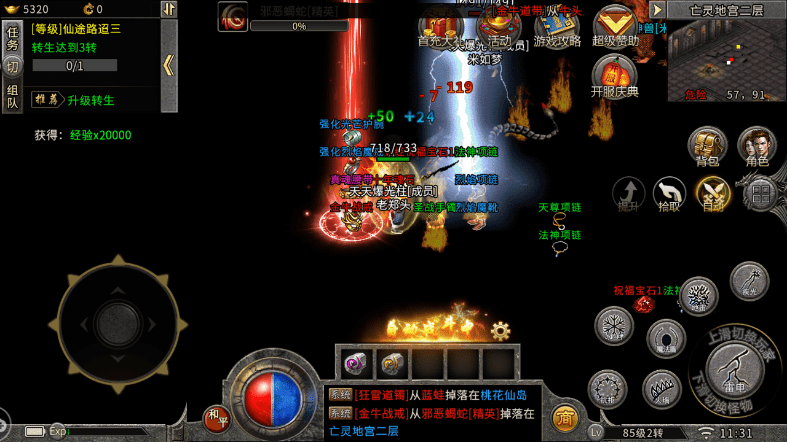Open the 背包 backpack
Screen dimensions: 787x442
click(707, 146)
